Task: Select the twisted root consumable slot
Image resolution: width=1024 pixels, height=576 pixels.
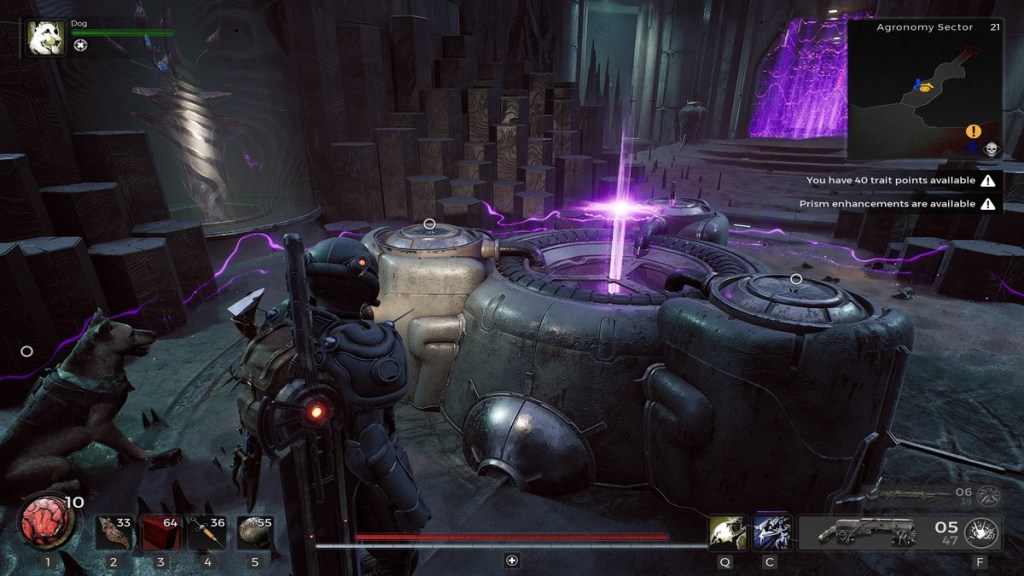Action: tap(114, 532)
